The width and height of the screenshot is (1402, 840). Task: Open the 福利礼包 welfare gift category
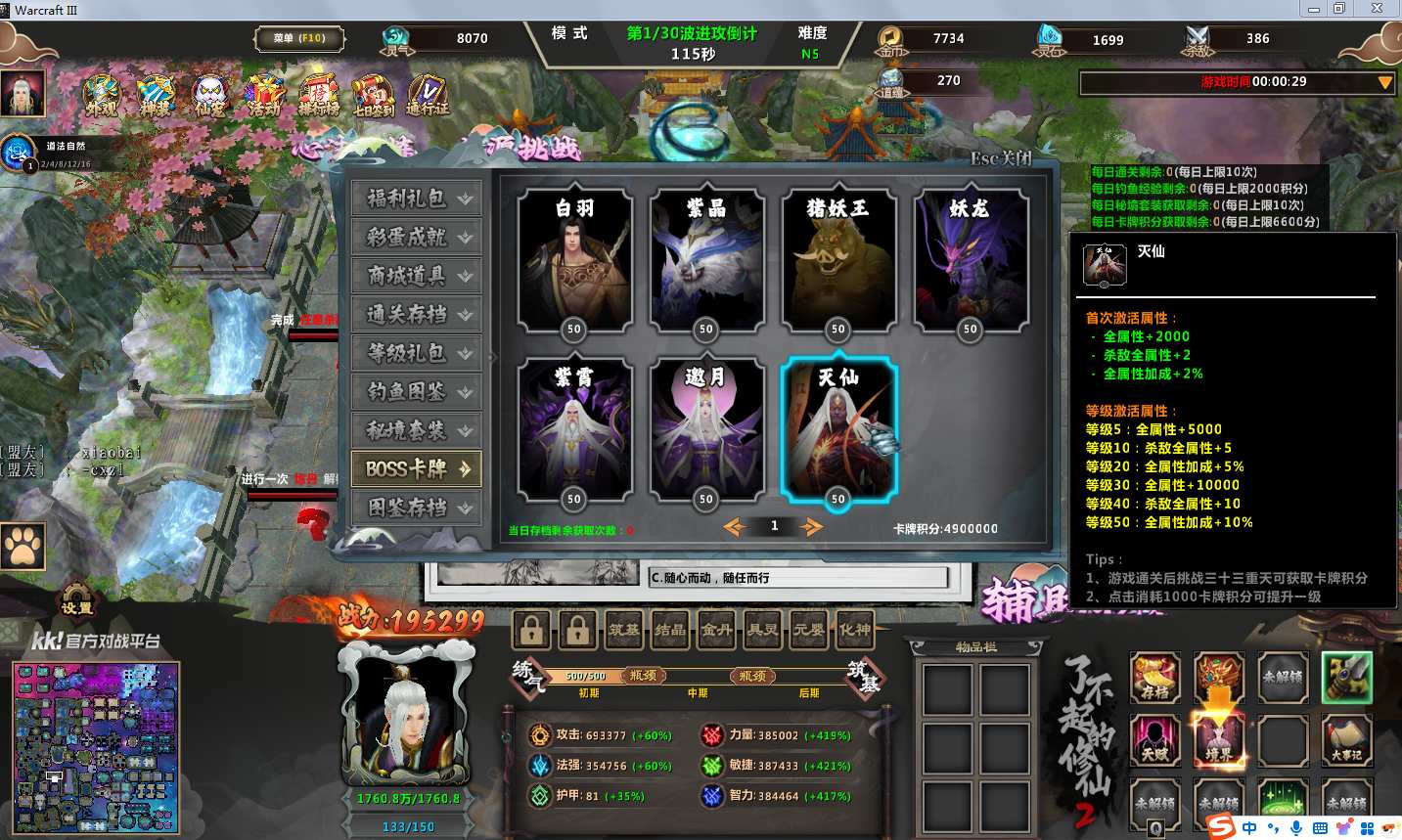416,199
